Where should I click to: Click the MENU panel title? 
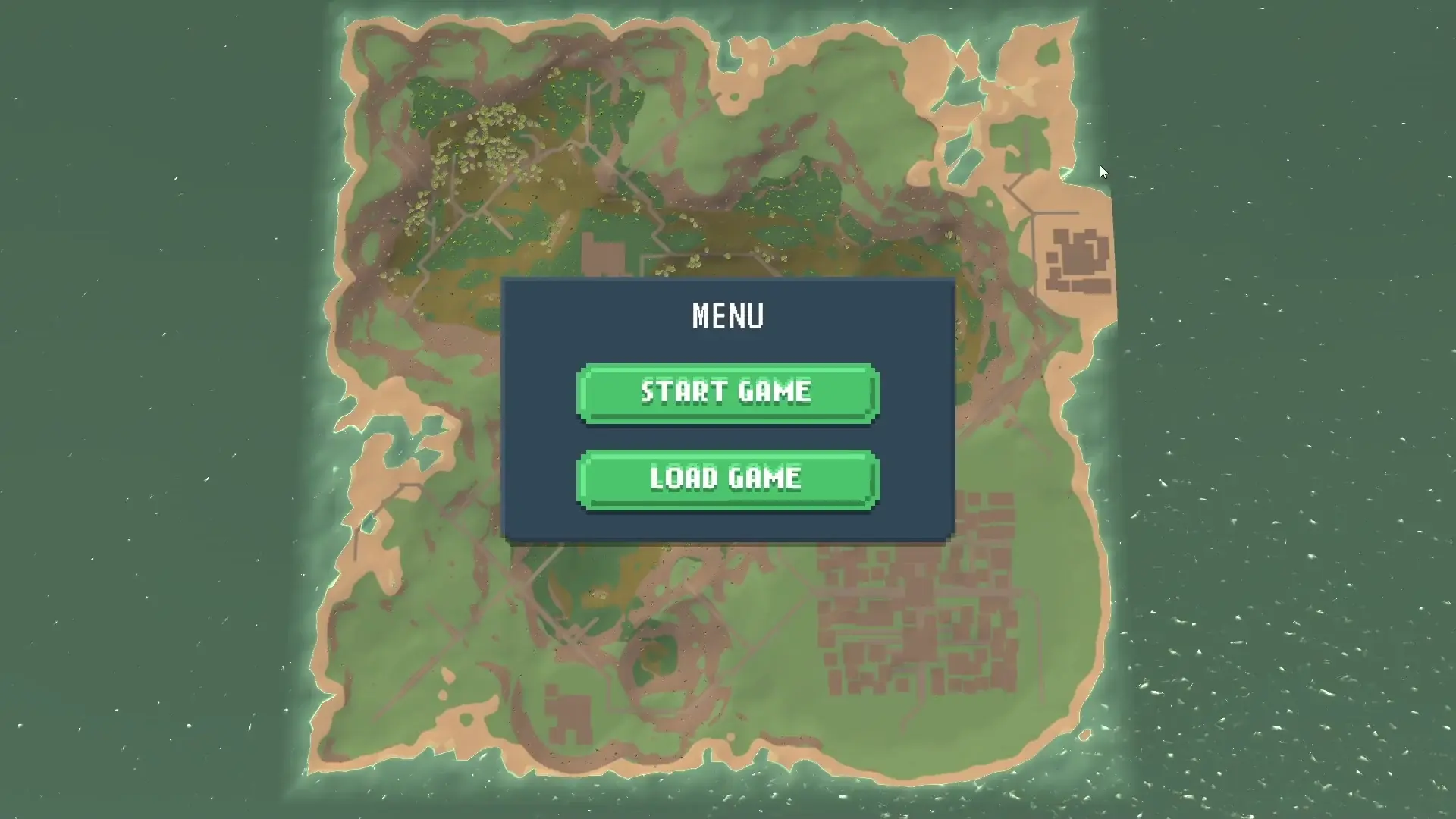click(726, 314)
